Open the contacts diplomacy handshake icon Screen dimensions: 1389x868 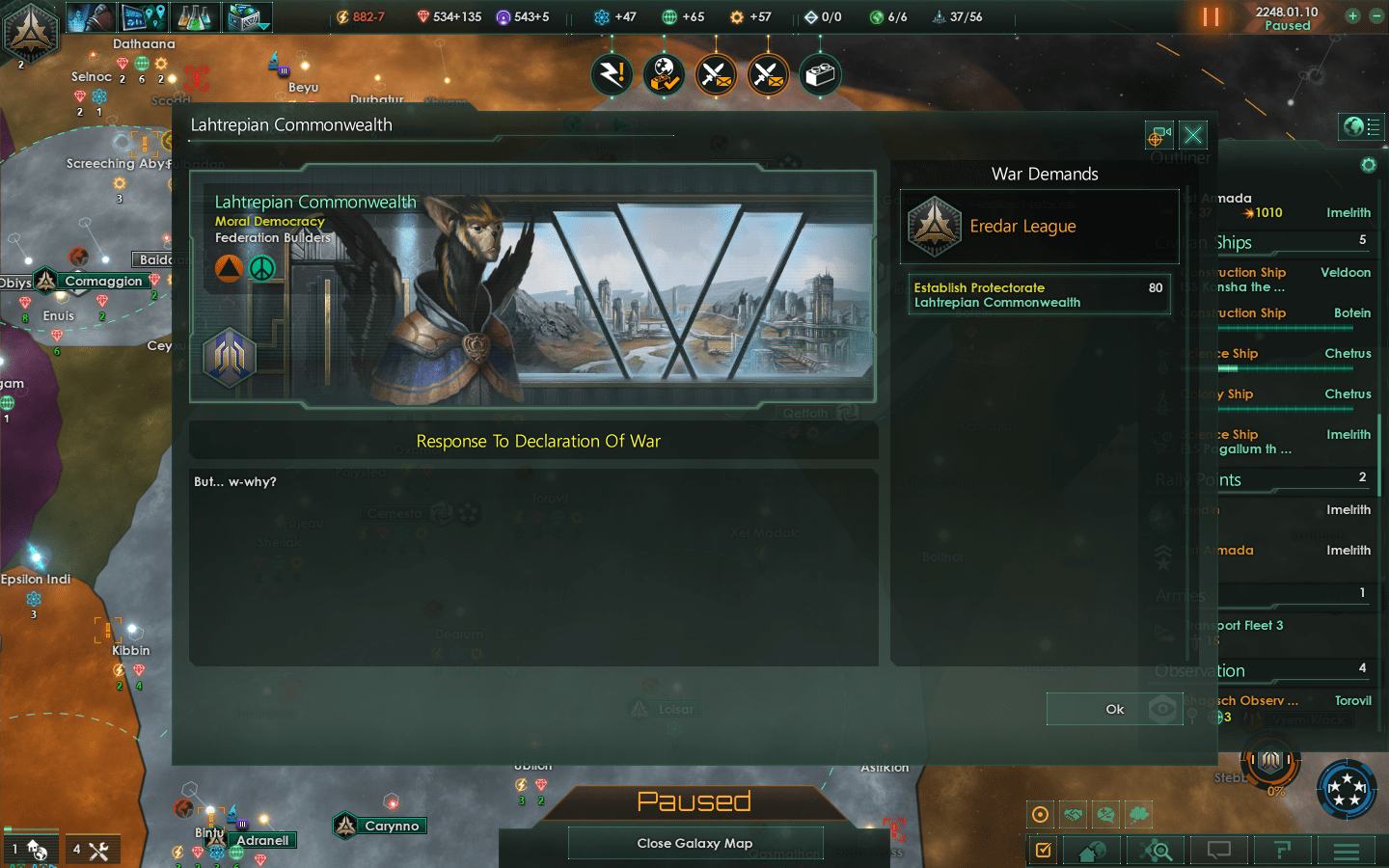pyautogui.click(x=1073, y=814)
